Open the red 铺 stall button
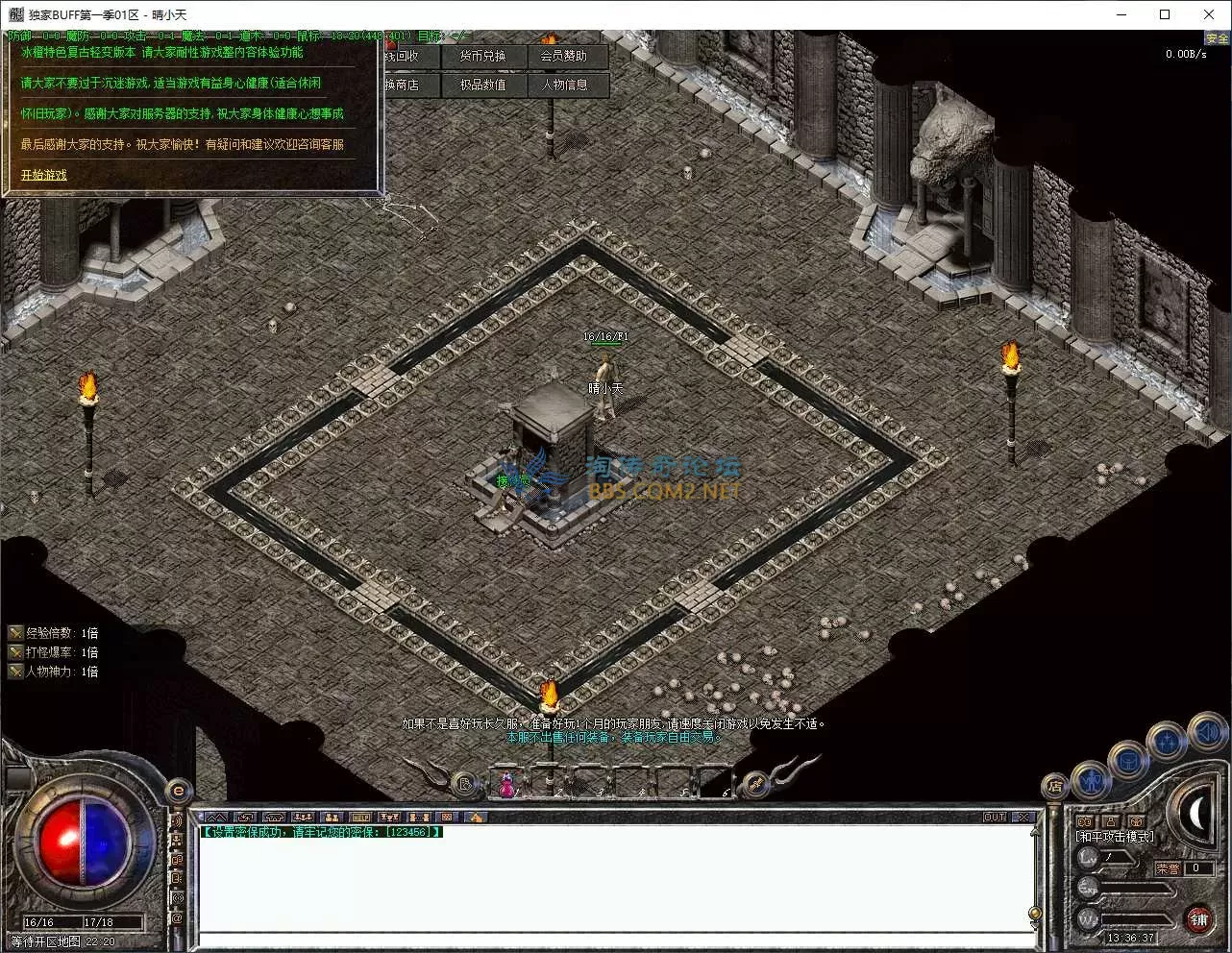This screenshot has width=1232, height=953. tap(1198, 919)
